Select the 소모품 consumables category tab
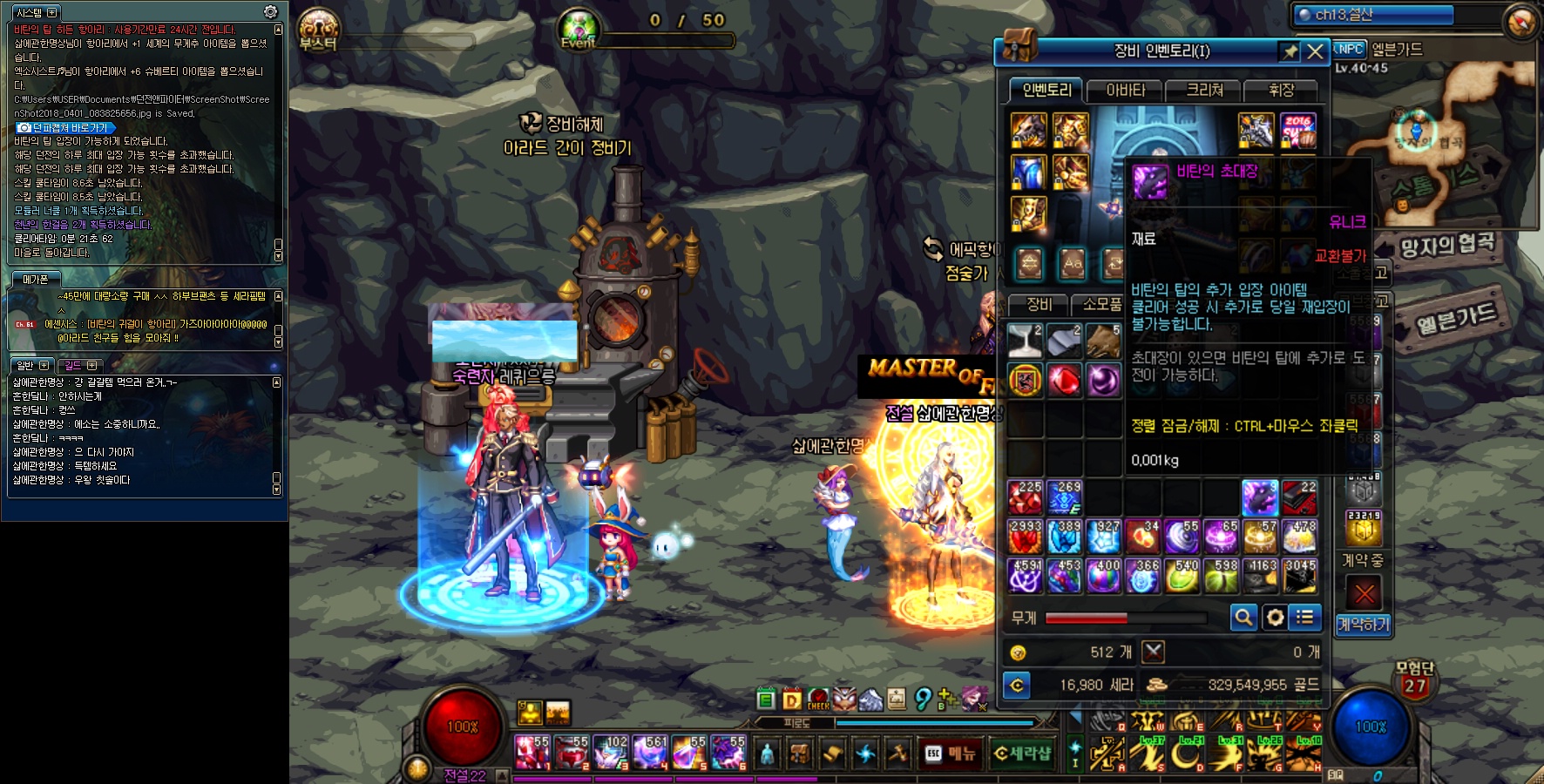The image size is (1544, 784). [1101, 304]
